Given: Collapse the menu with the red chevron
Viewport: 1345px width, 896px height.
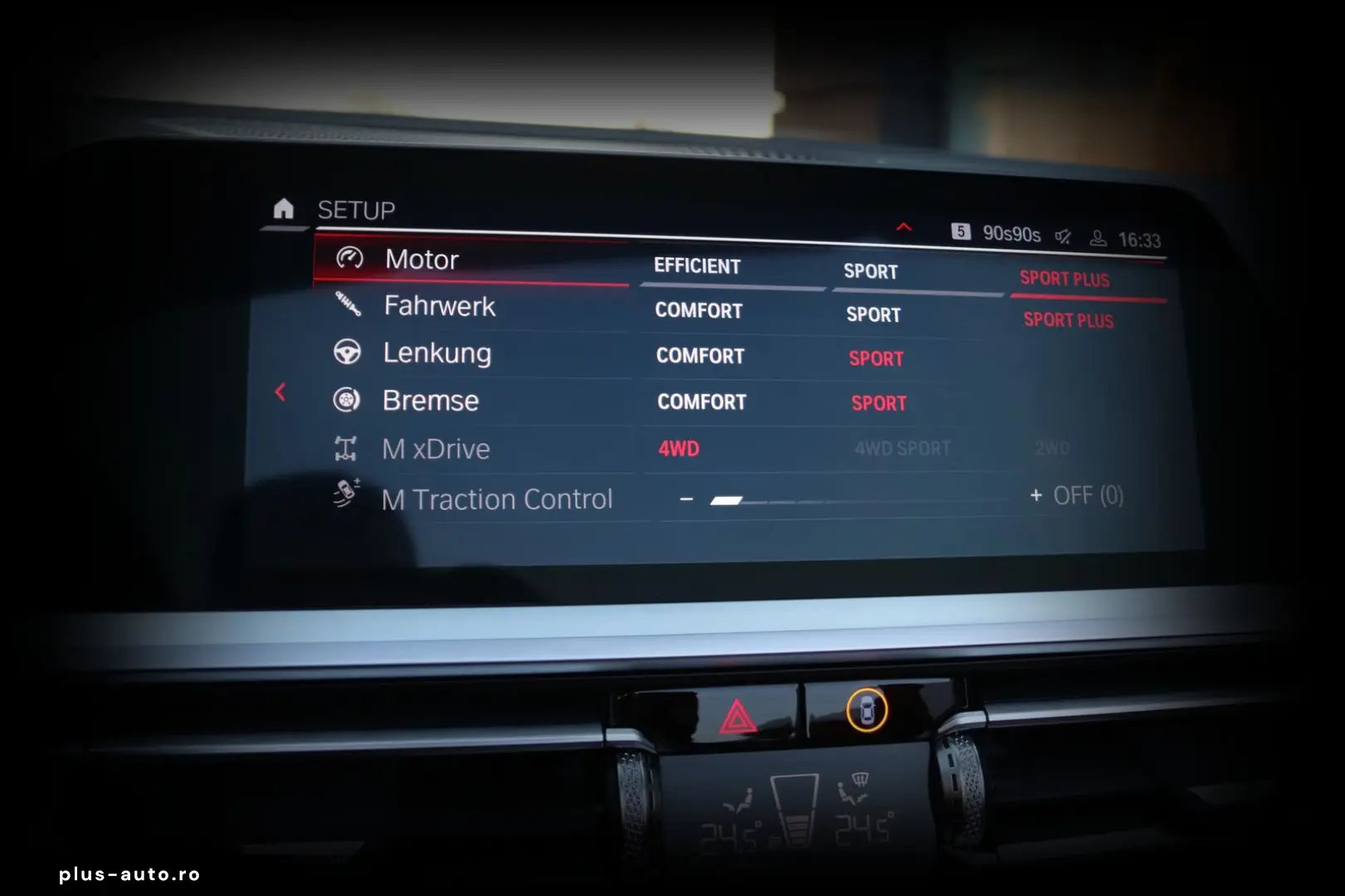Looking at the screenshot, I should (904, 226).
